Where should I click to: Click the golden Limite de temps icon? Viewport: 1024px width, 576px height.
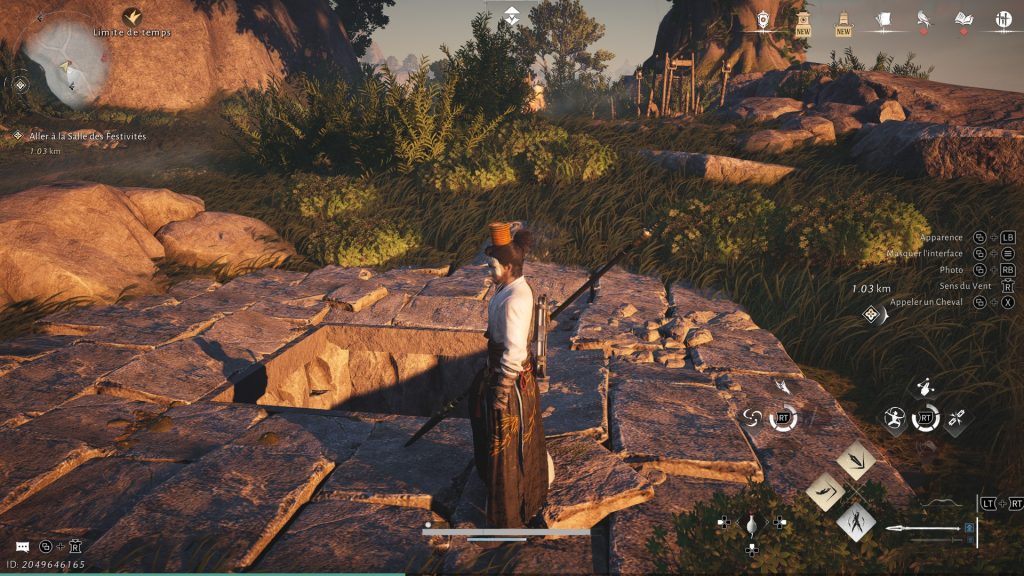(131, 17)
